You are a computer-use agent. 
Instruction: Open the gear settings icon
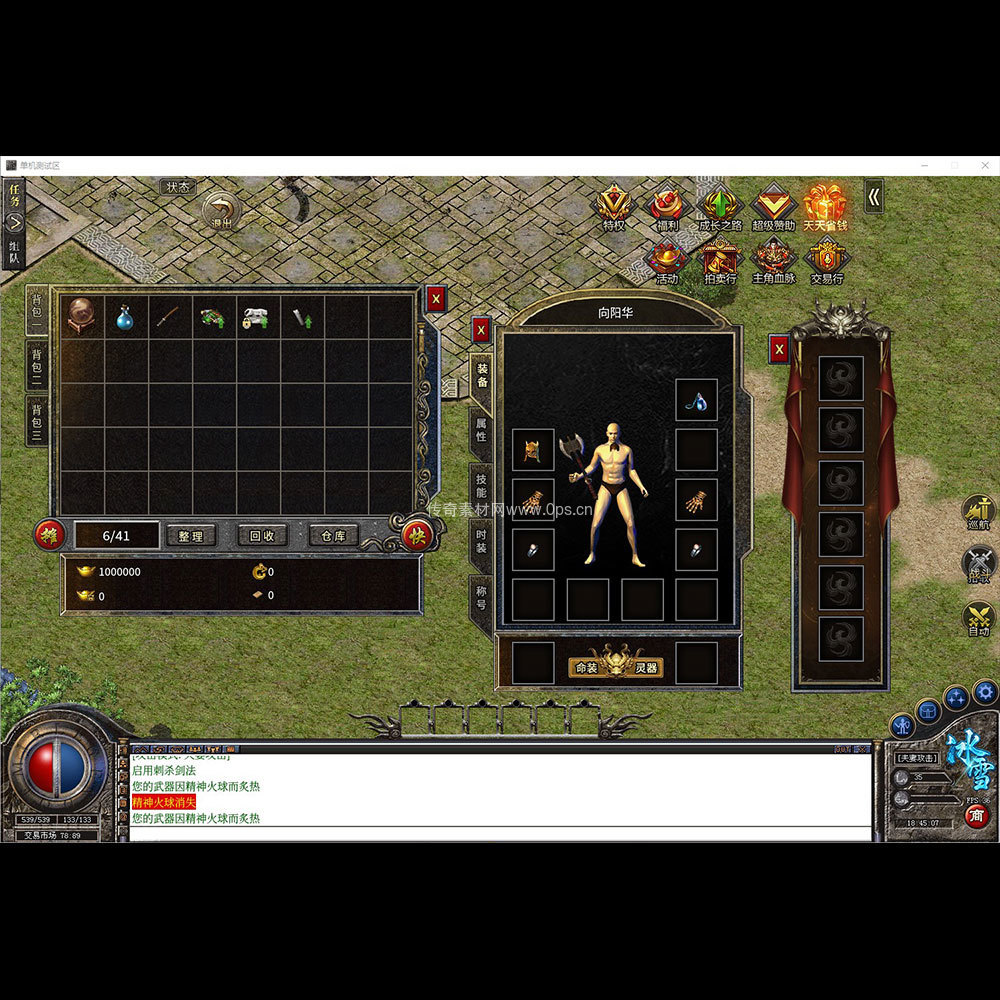986,691
